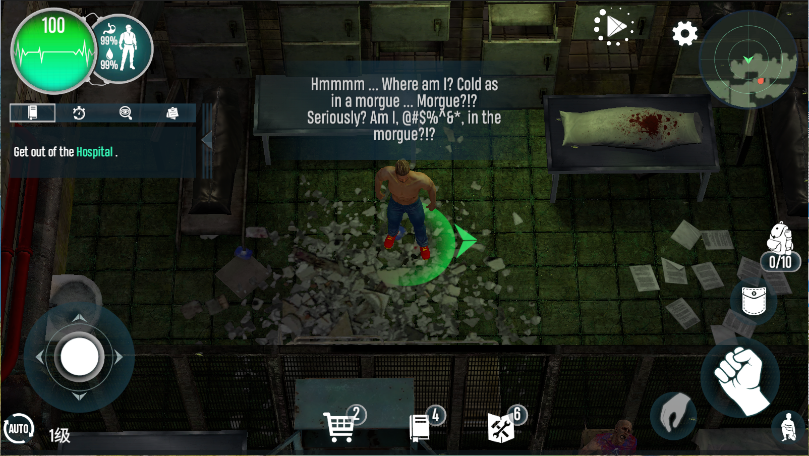Open the clipboard notes tab
This screenshot has height=456, width=809.
coord(172,113)
